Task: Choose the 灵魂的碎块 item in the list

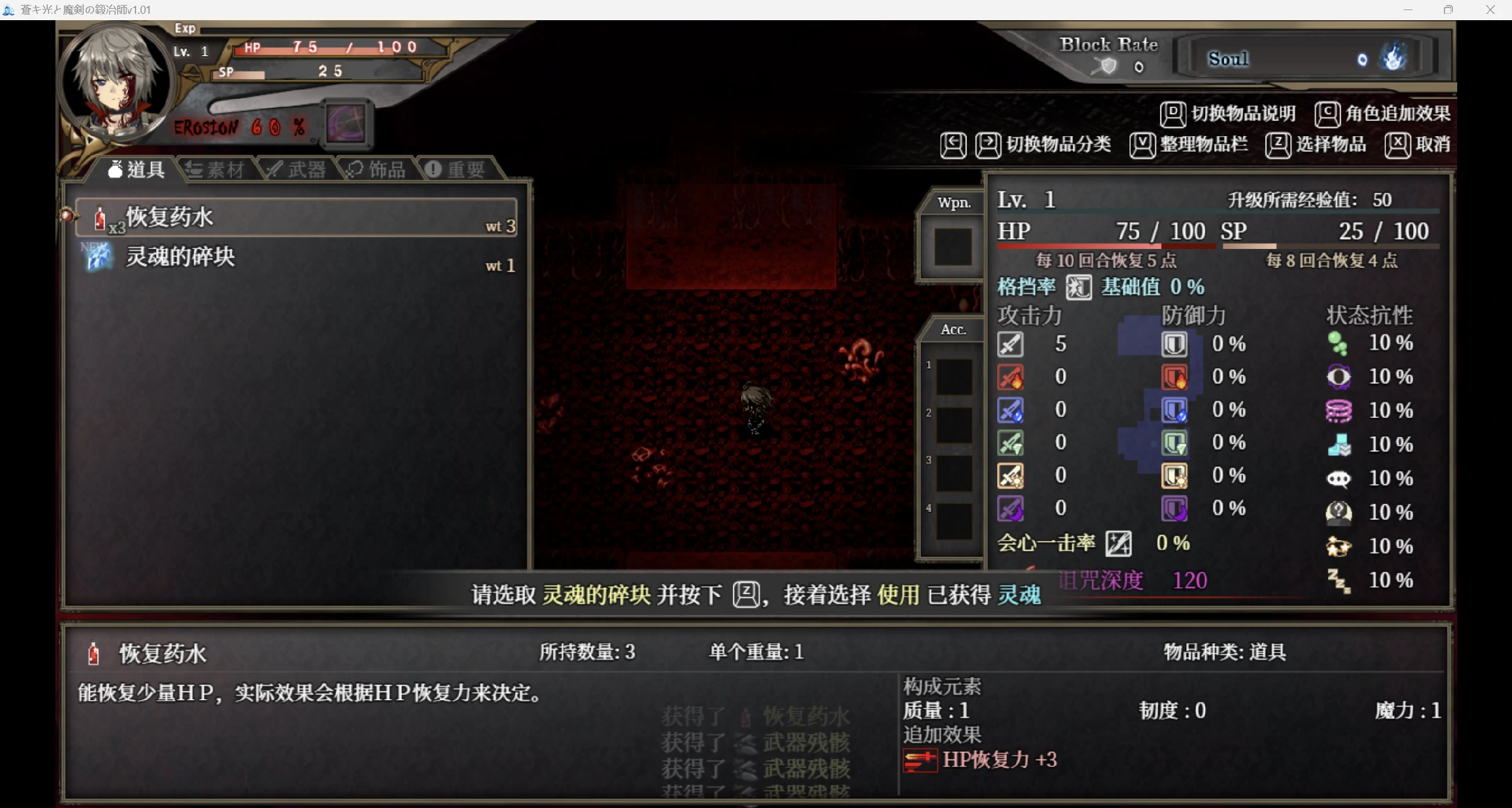Action: click(296, 257)
